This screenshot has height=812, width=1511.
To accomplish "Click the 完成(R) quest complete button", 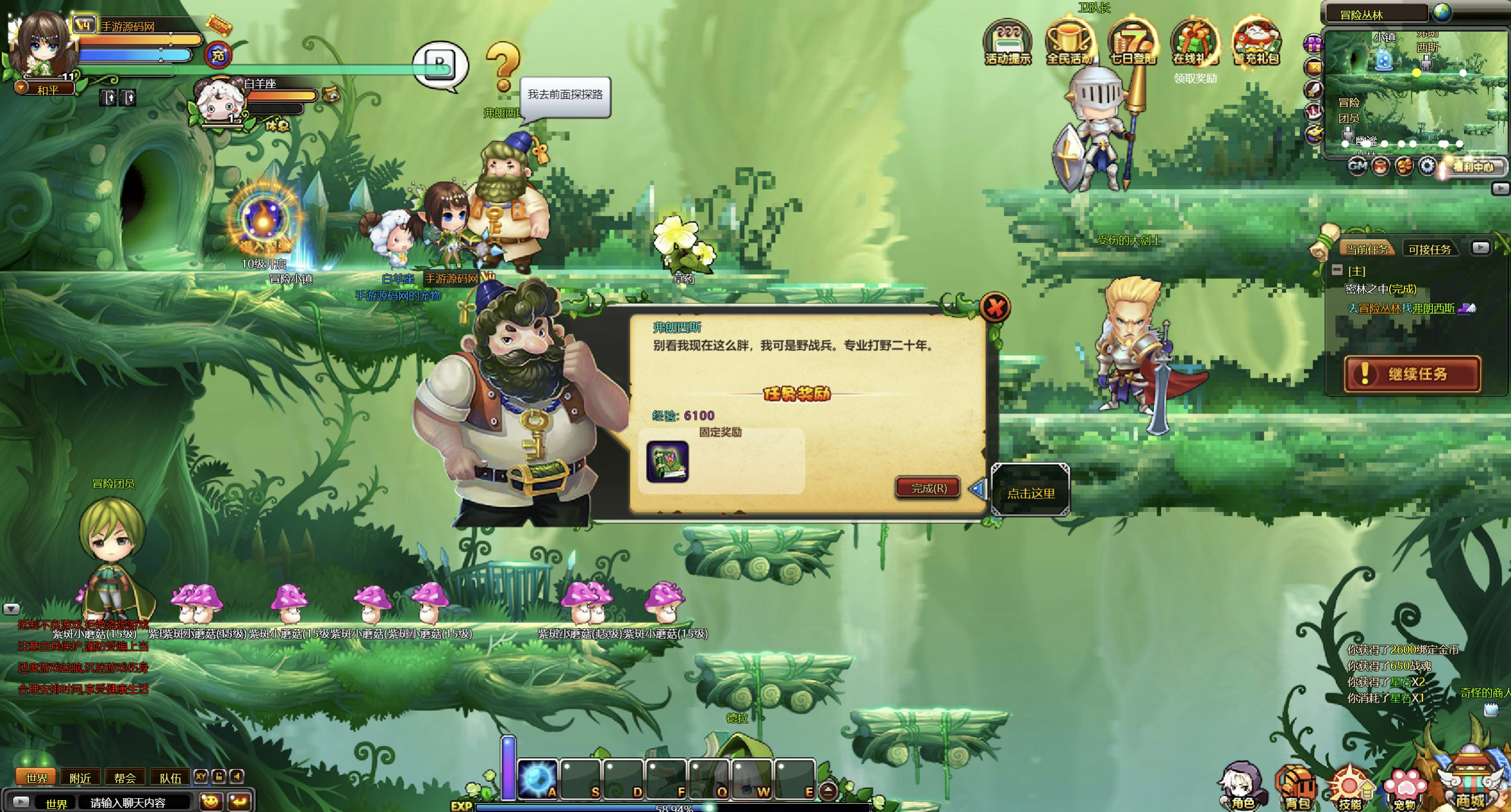I will (928, 488).
